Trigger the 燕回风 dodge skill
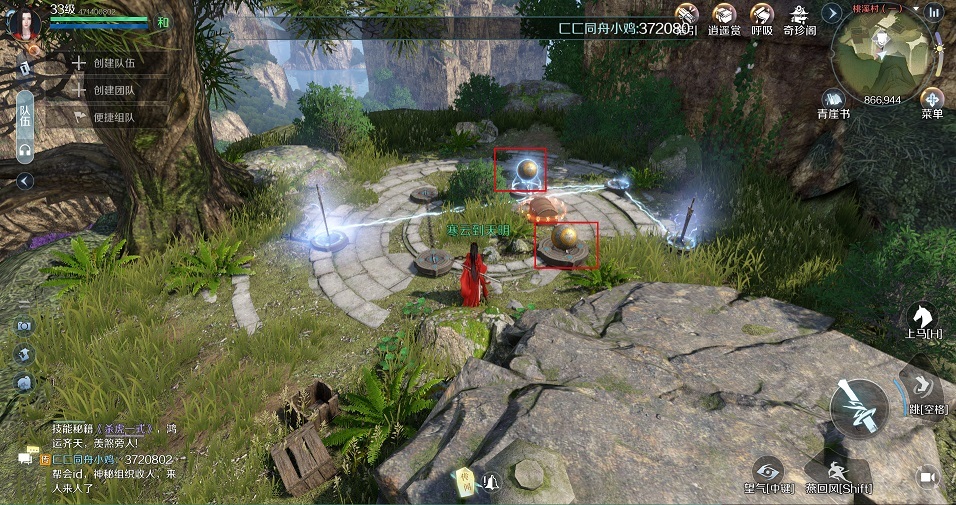Image resolution: width=956 pixels, height=505 pixels. pyautogui.click(x=838, y=470)
